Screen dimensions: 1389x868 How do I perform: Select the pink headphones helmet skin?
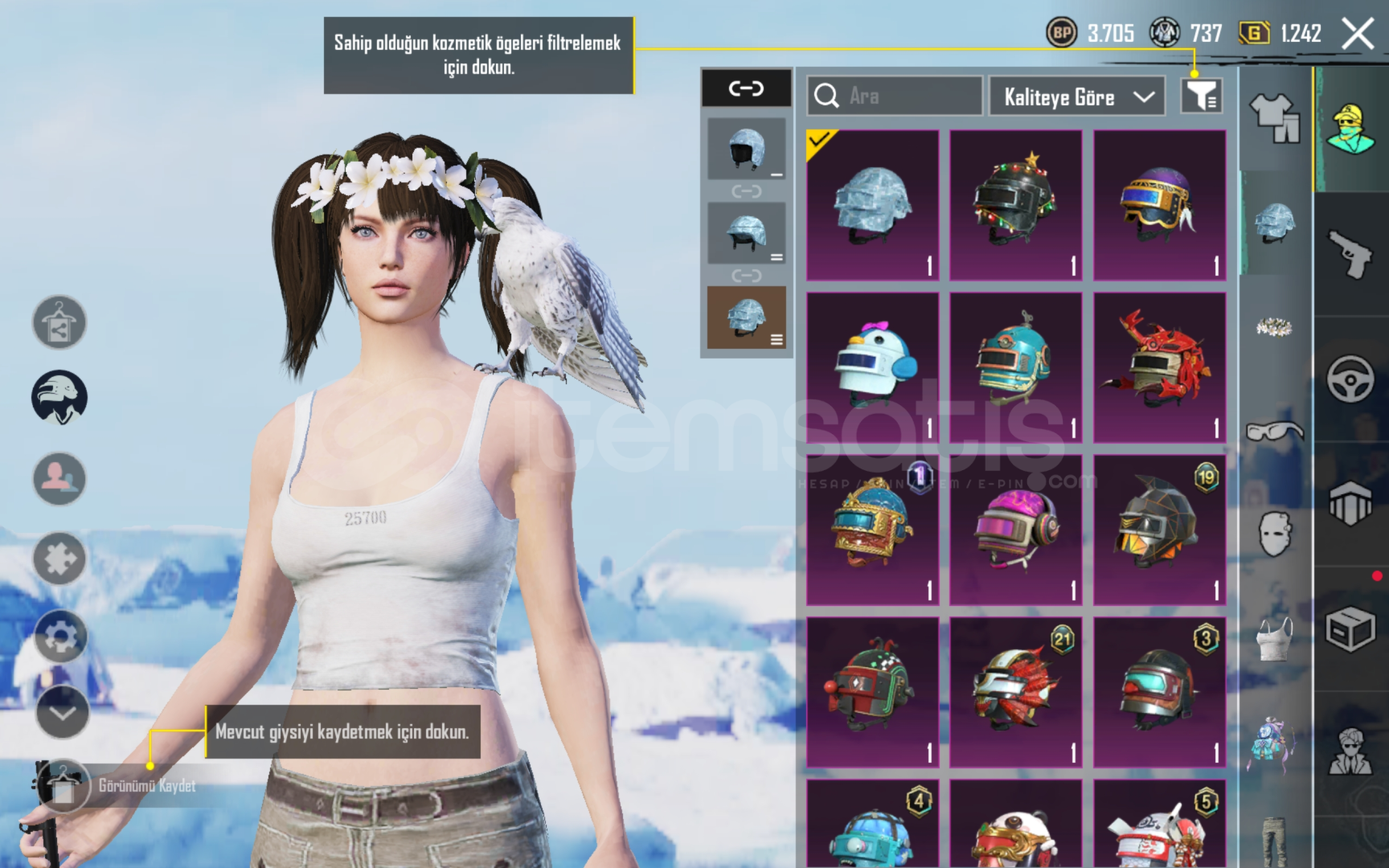(x=1016, y=530)
